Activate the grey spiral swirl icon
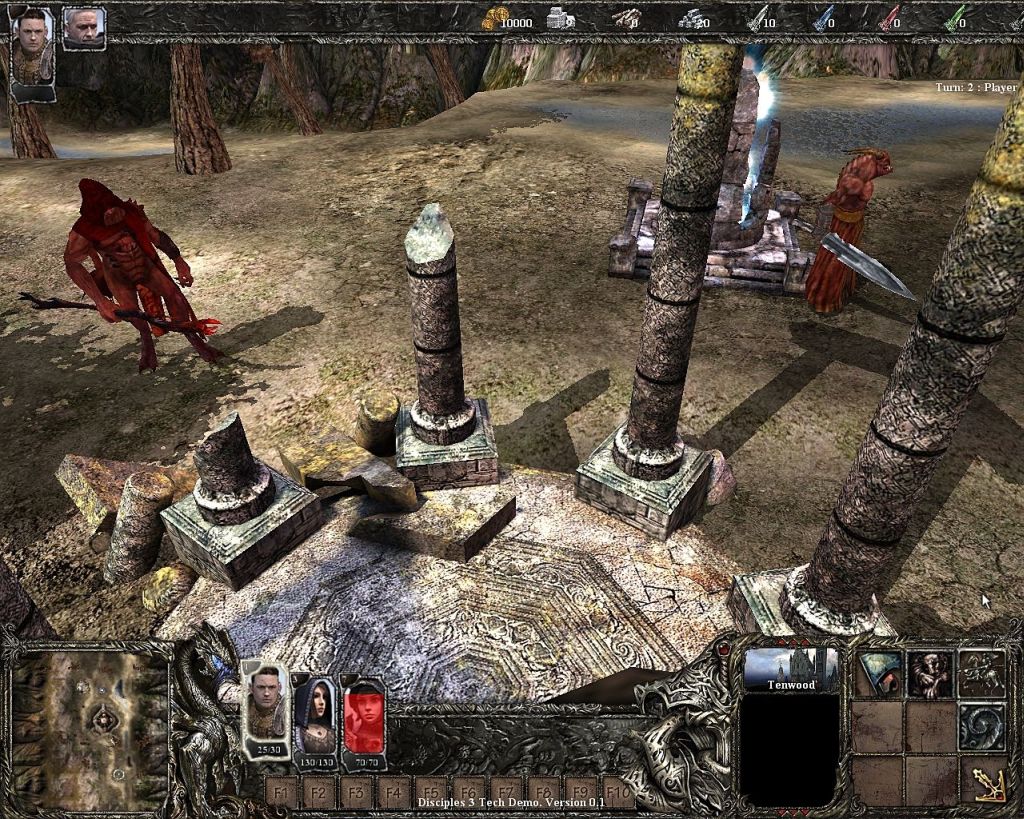The image size is (1024, 819). pos(981,726)
